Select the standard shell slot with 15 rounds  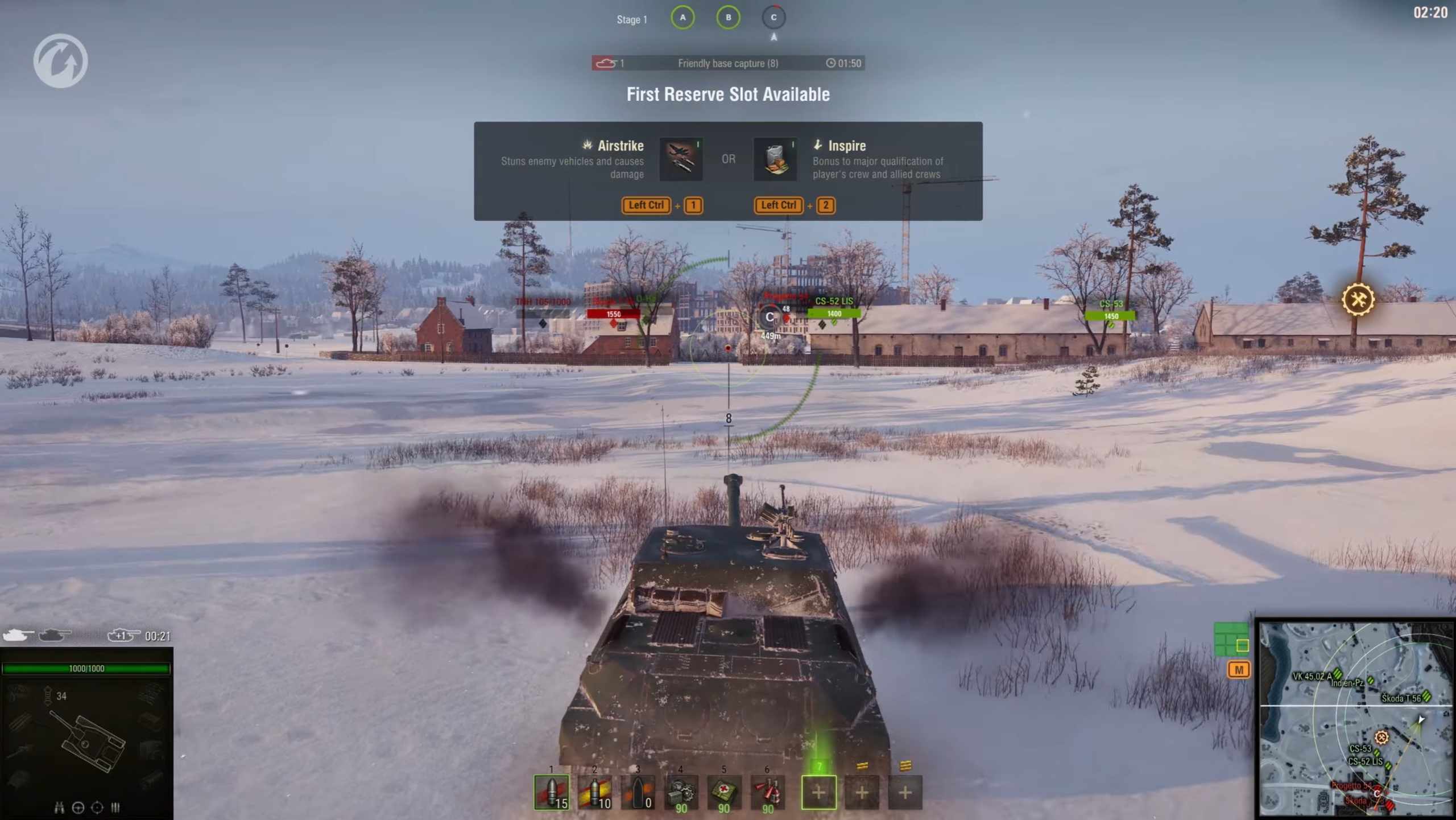pyautogui.click(x=551, y=792)
